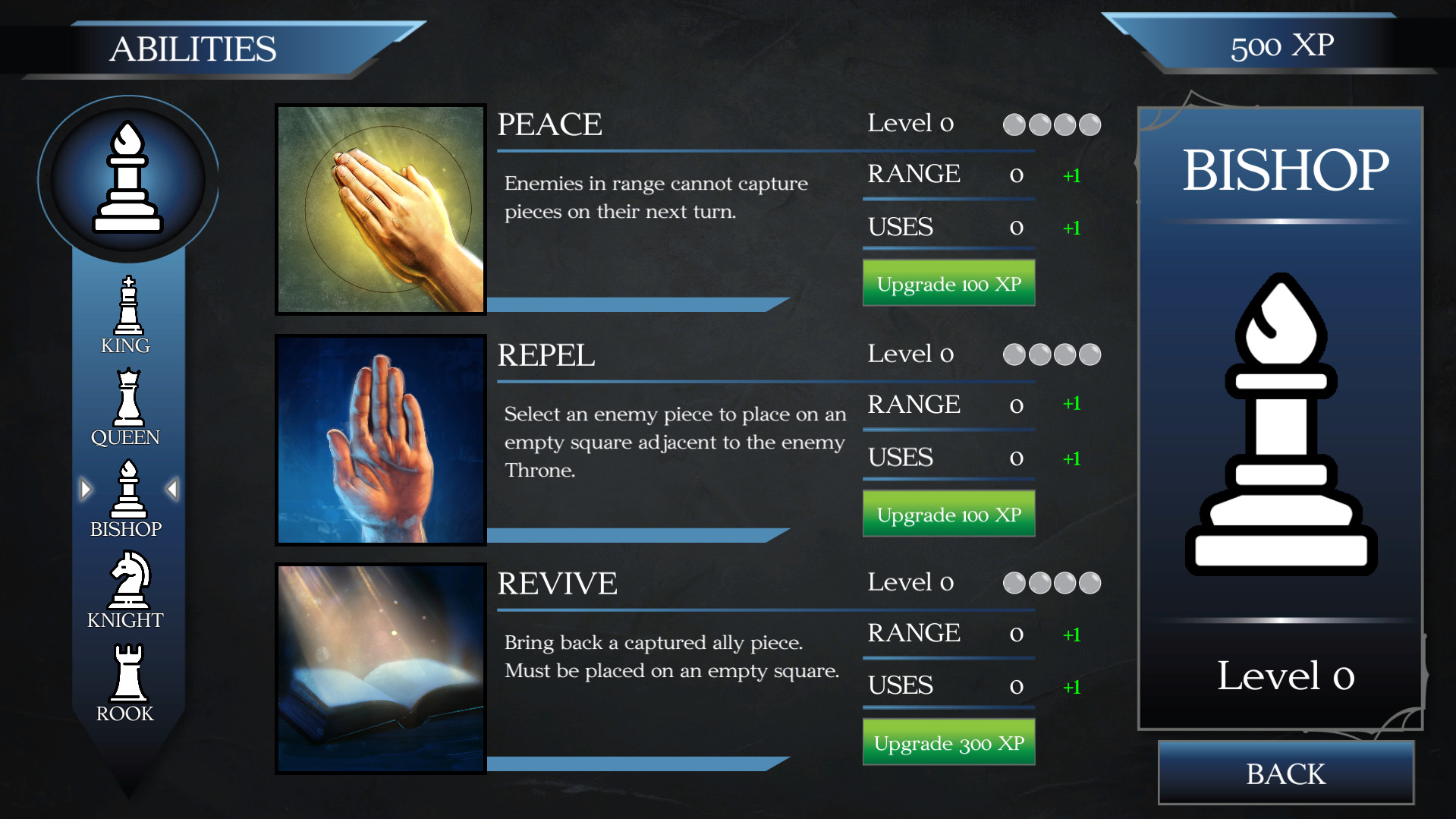Click the last level pip for Repel
1456x819 pixels.
[x=1090, y=354]
